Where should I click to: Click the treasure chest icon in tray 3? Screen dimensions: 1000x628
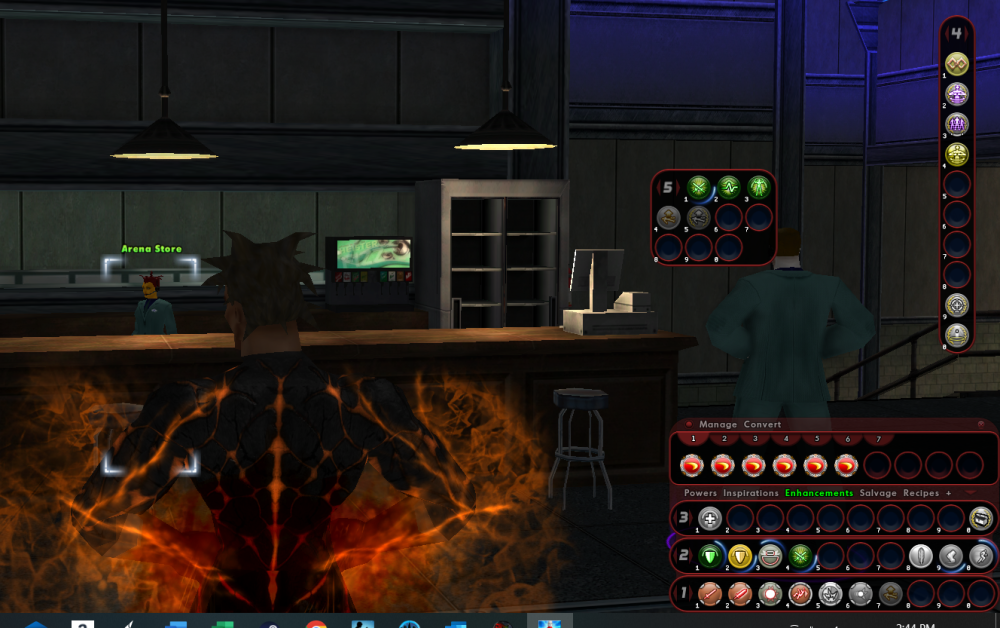[x=981, y=518]
